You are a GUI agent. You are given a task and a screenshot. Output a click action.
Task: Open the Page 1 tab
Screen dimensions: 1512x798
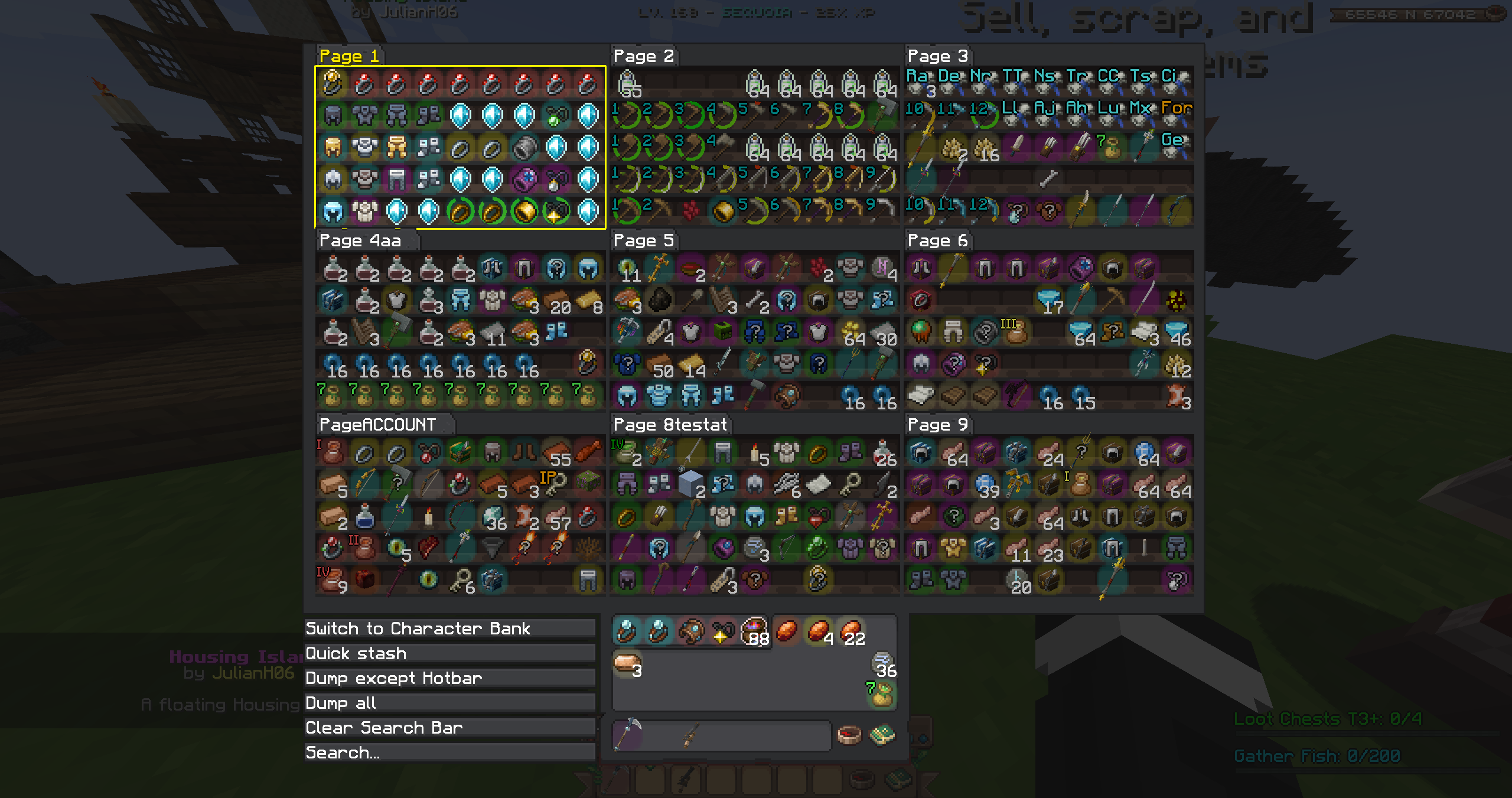[x=348, y=56]
